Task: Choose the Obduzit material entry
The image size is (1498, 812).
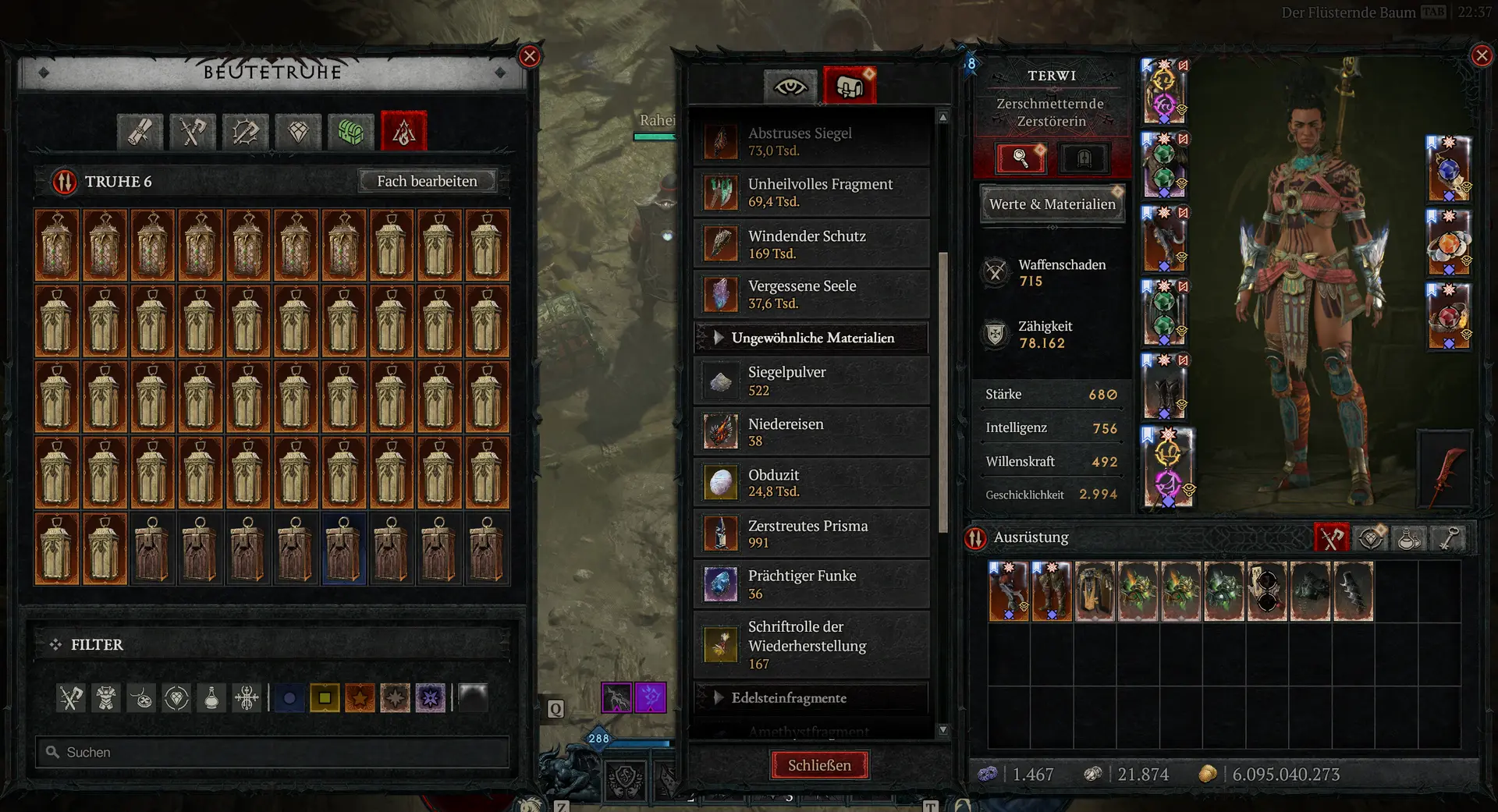Action: [x=811, y=483]
